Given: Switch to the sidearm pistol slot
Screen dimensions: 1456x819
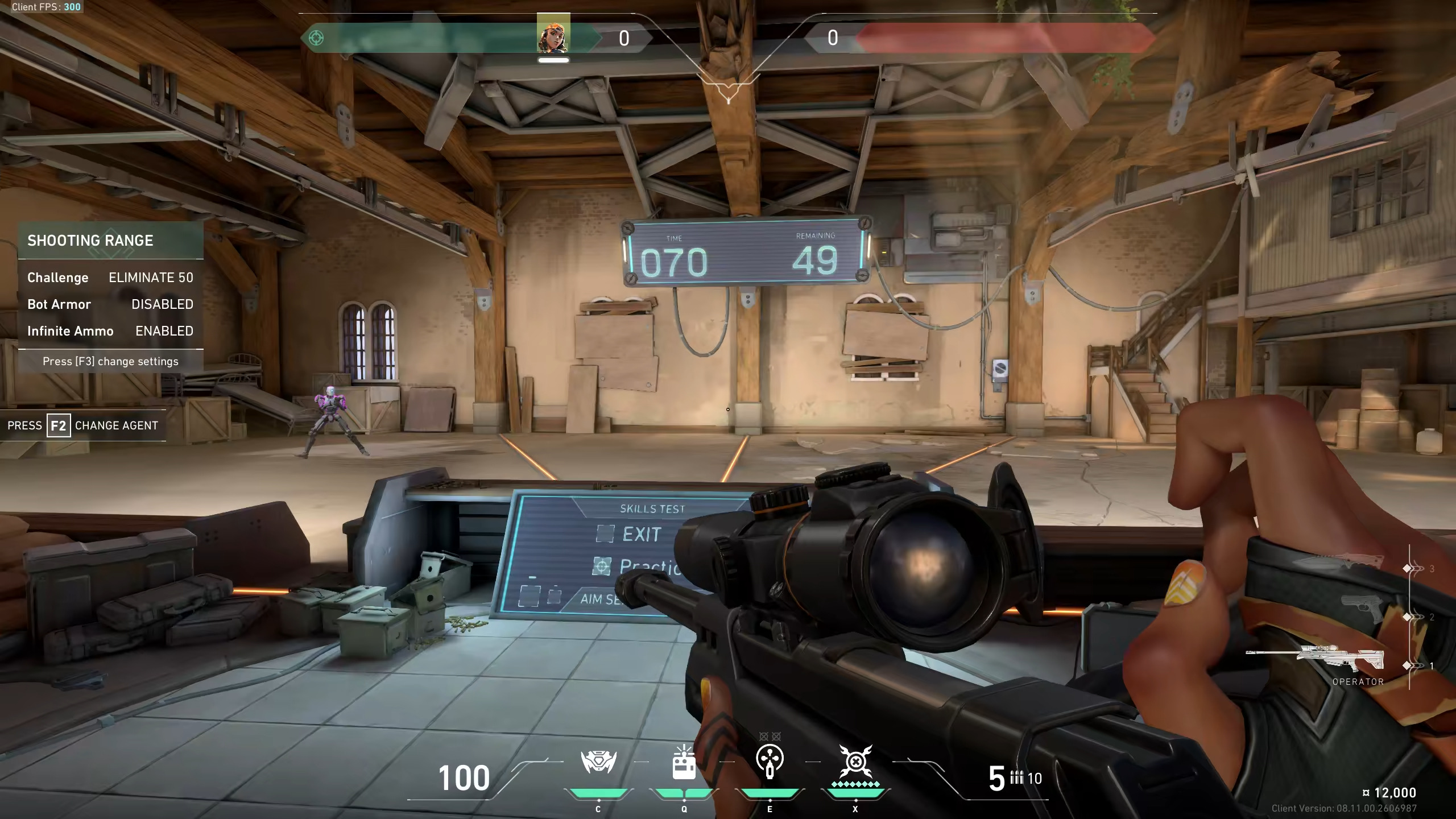Looking at the screenshot, I should click(1362, 610).
